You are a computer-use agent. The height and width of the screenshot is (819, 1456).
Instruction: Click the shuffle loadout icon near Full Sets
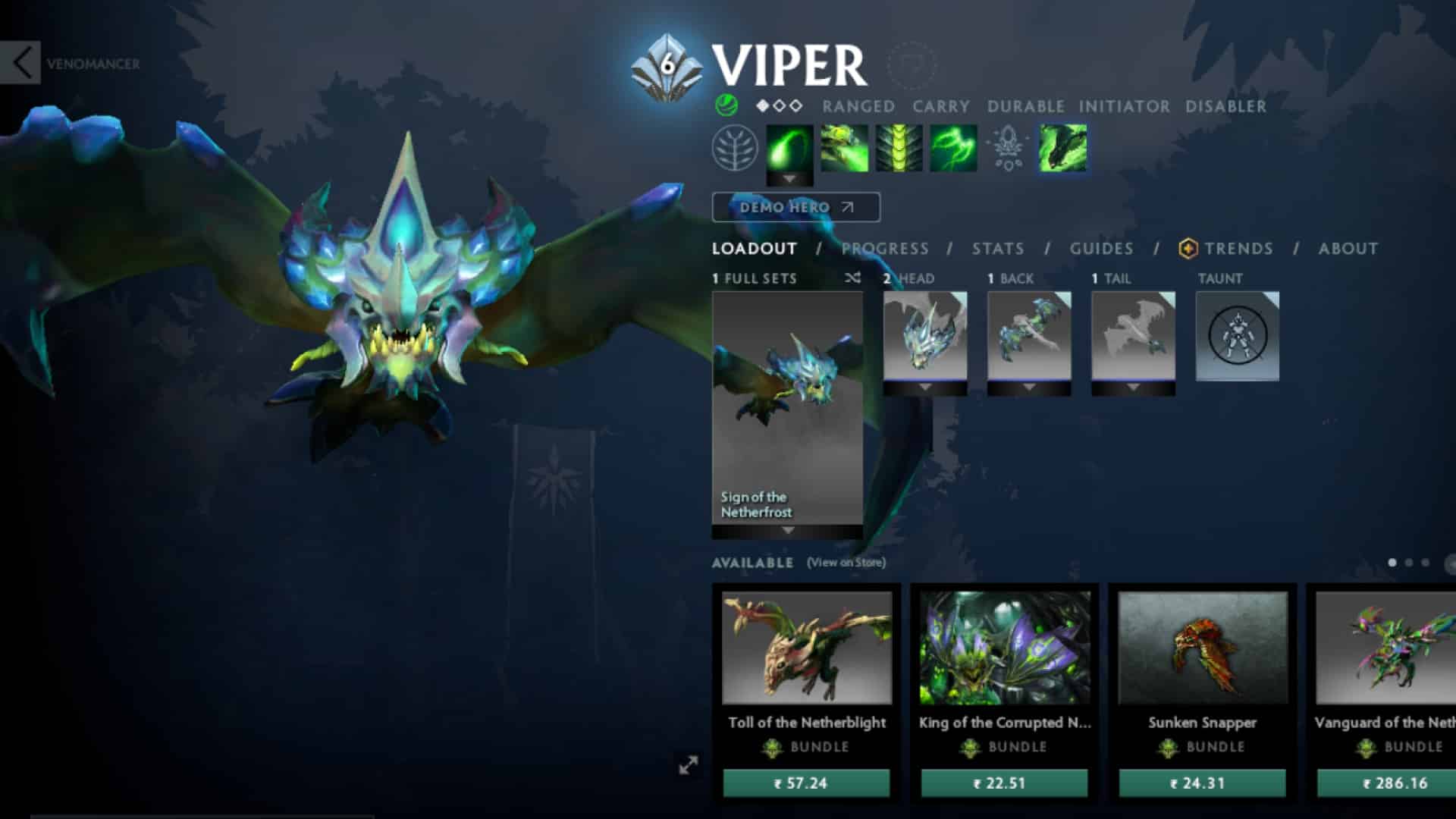coord(853,278)
